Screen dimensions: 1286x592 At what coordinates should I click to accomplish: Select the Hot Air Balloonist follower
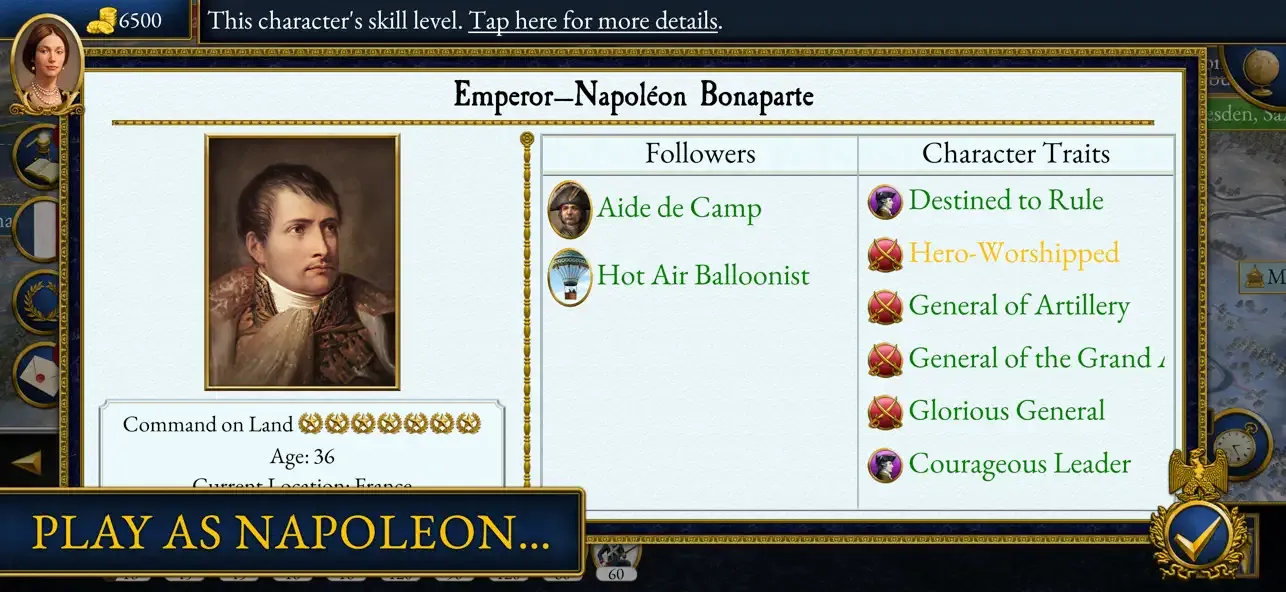(702, 276)
